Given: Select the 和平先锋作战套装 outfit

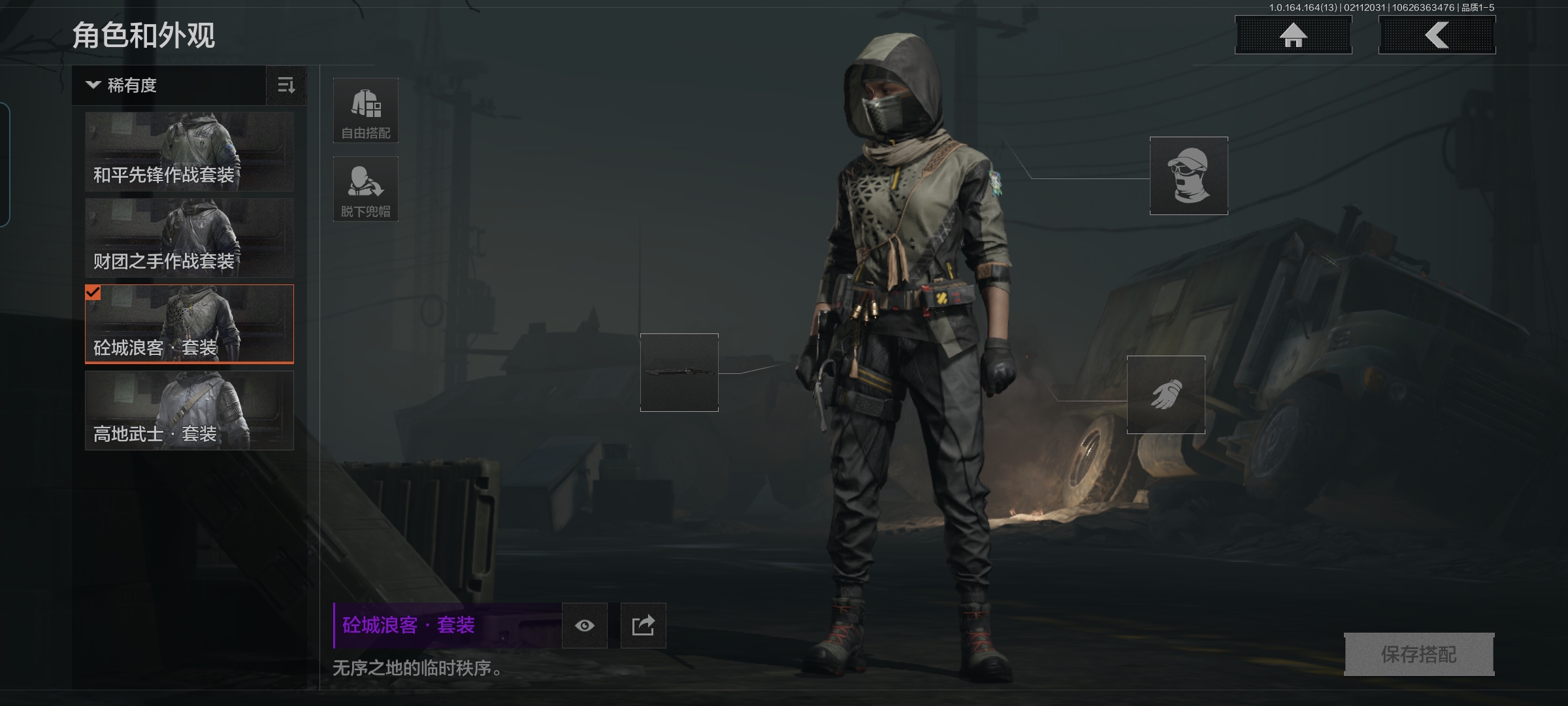Looking at the screenshot, I should click(189, 152).
